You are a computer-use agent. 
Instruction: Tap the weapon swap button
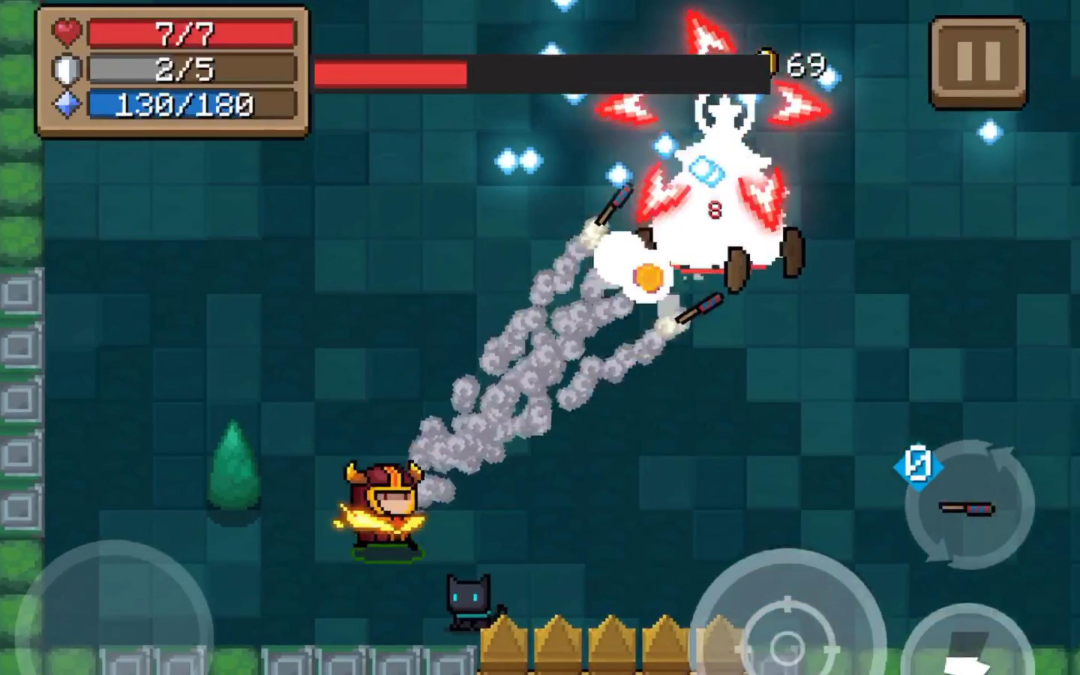coord(968,506)
